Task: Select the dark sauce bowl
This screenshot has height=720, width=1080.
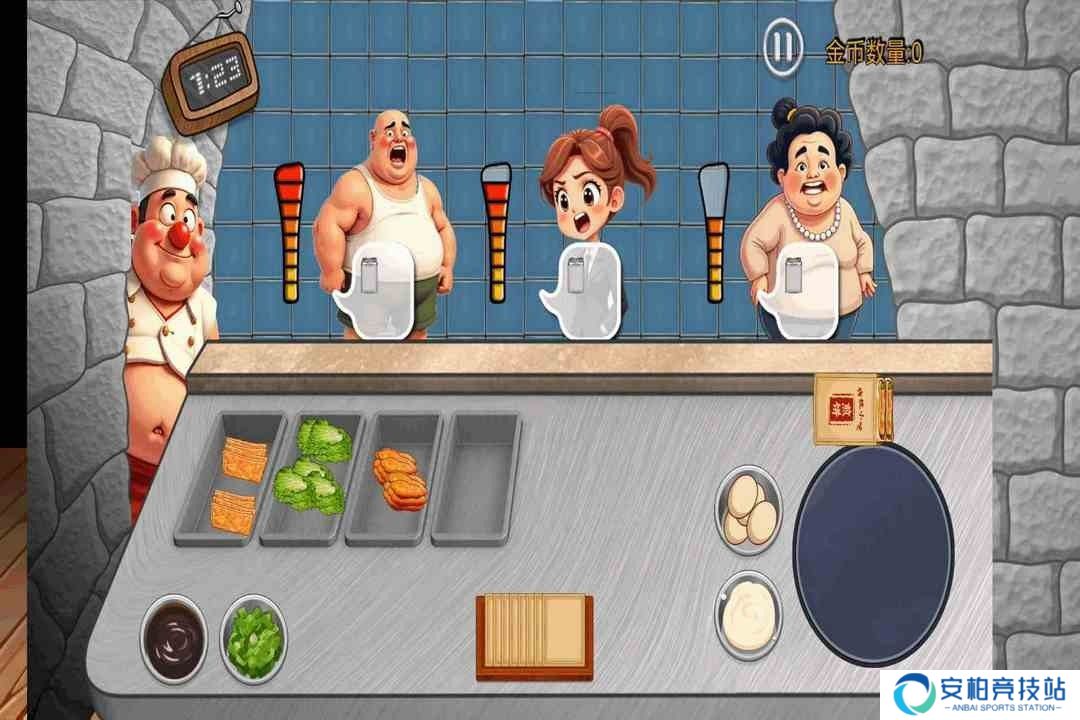Action: pos(174,637)
